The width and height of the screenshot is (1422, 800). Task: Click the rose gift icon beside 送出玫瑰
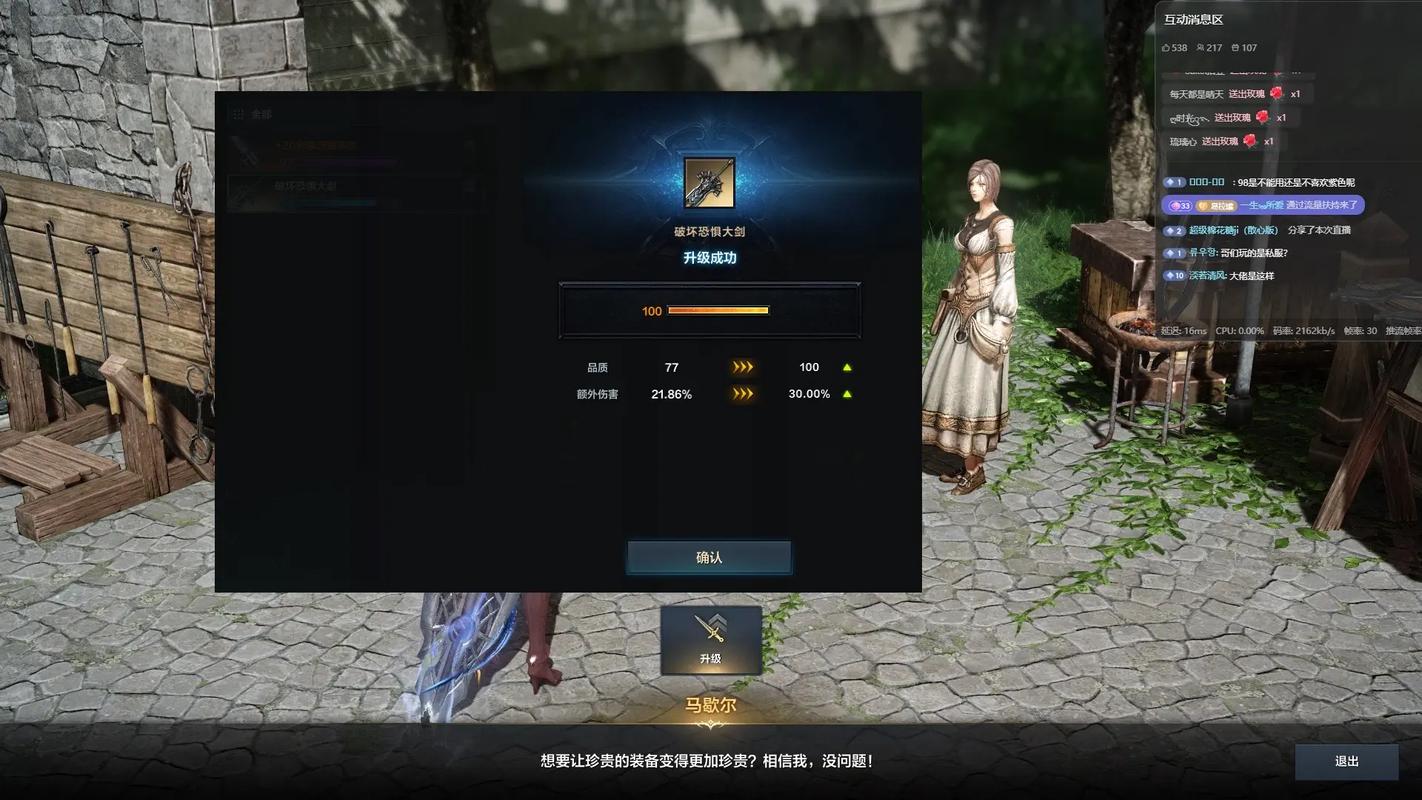click(1278, 94)
